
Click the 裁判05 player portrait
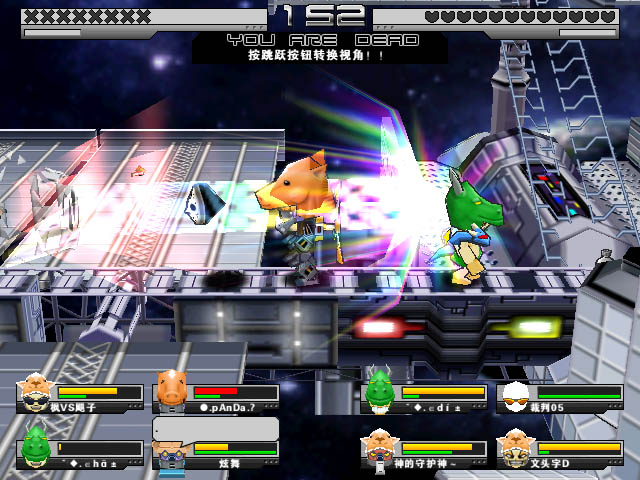click(x=514, y=394)
